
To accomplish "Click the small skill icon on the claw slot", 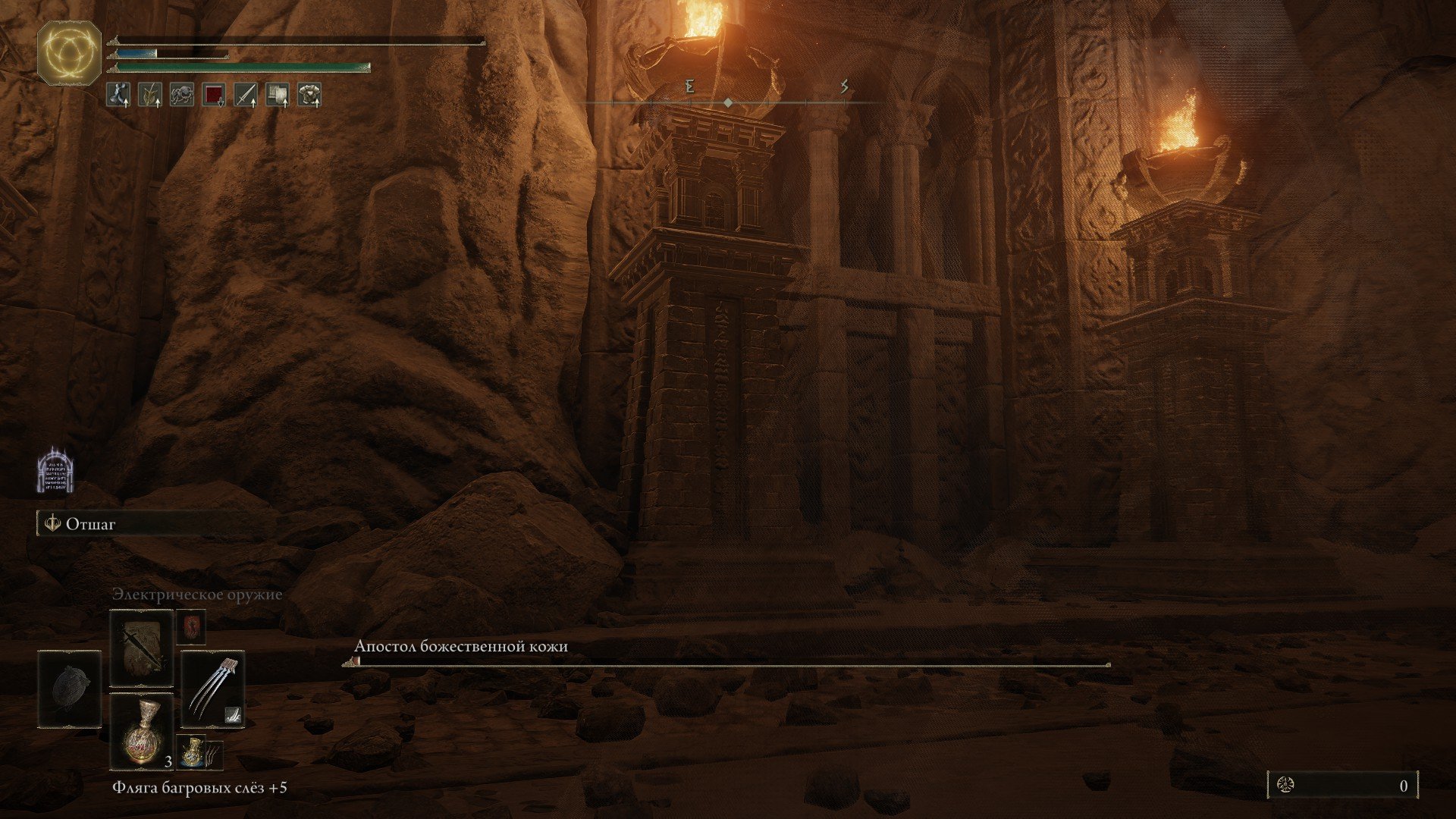I will pyautogui.click(x=233, y=714).
